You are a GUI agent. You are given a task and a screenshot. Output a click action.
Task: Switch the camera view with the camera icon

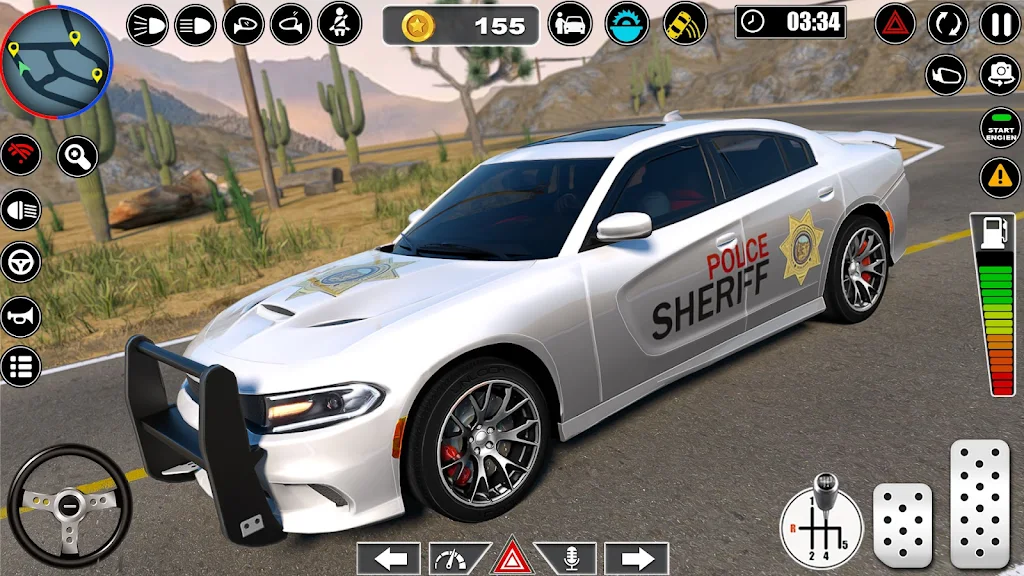pyautogui.click(x=999, y=74)
